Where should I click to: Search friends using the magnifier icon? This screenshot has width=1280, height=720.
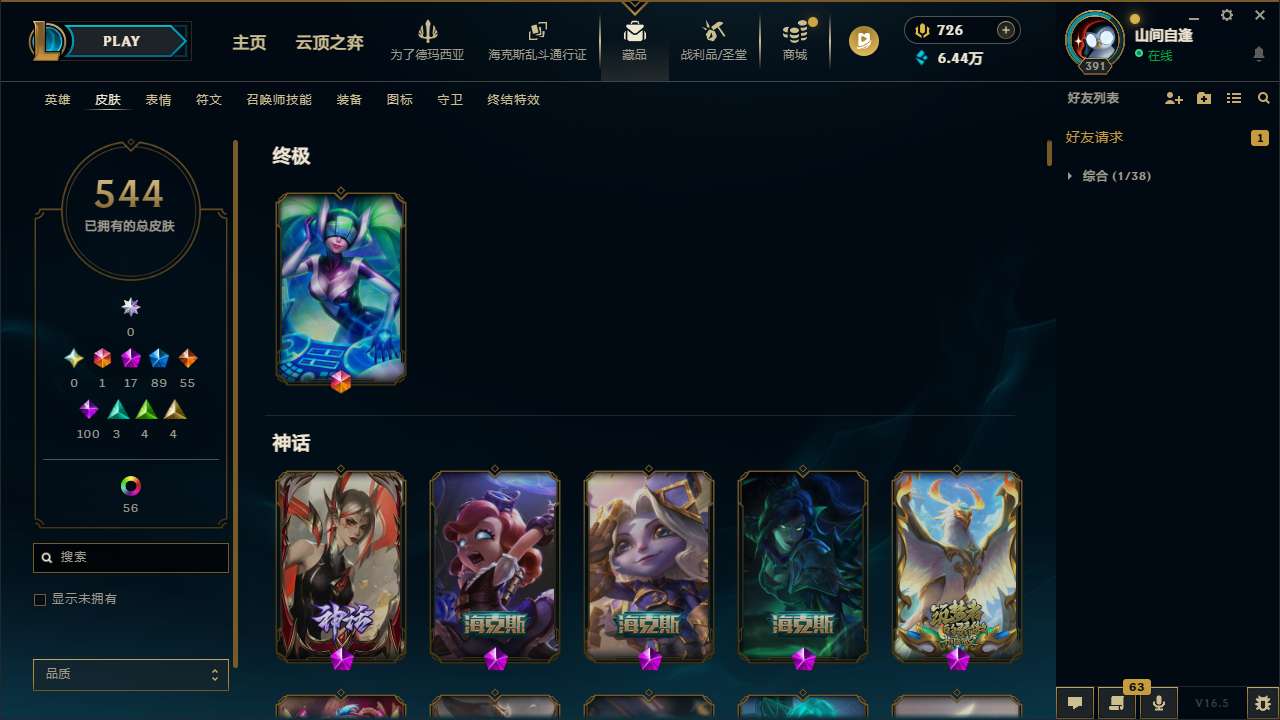click(1263, 98)
